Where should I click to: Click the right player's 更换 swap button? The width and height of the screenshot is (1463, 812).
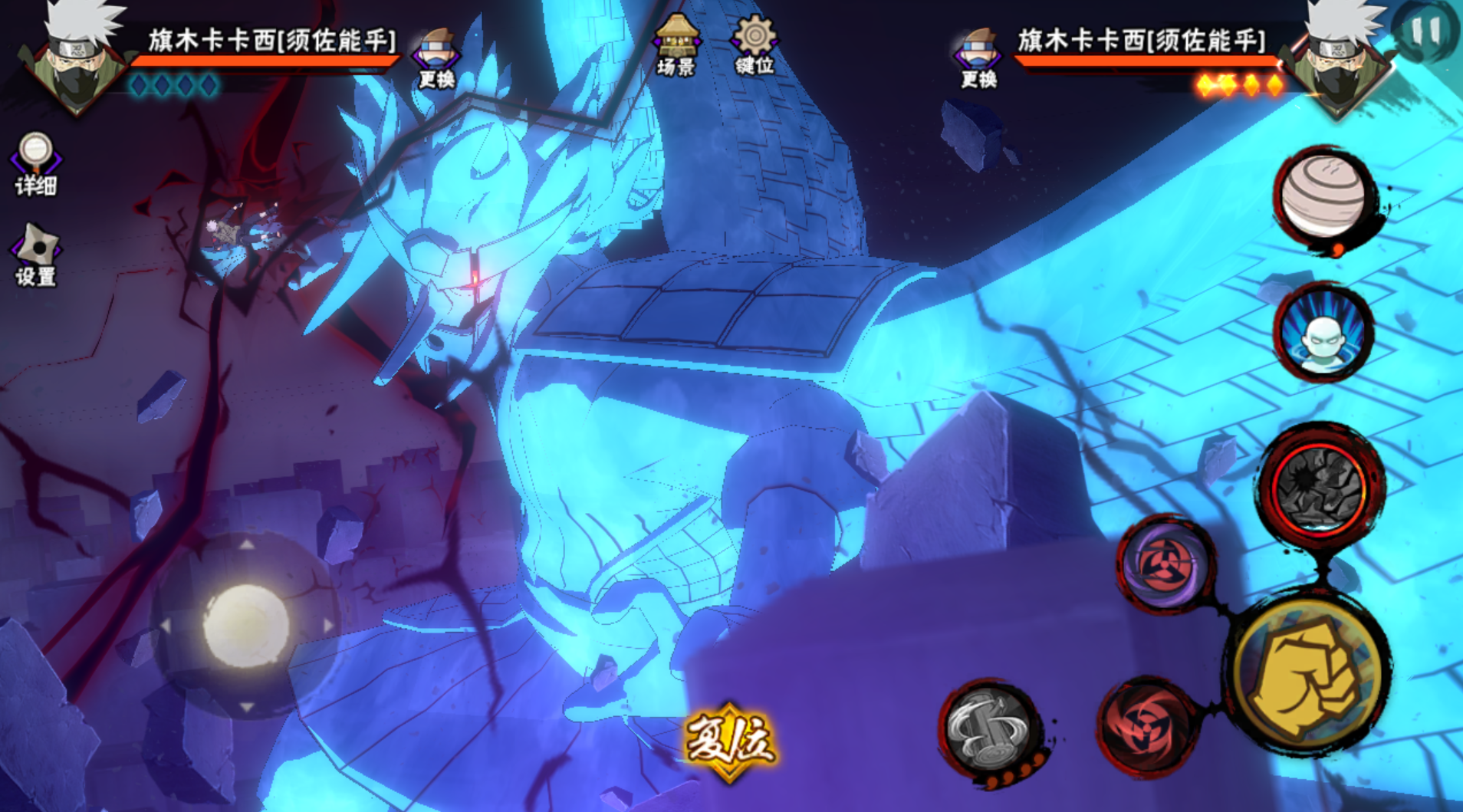tap(978, 58)
